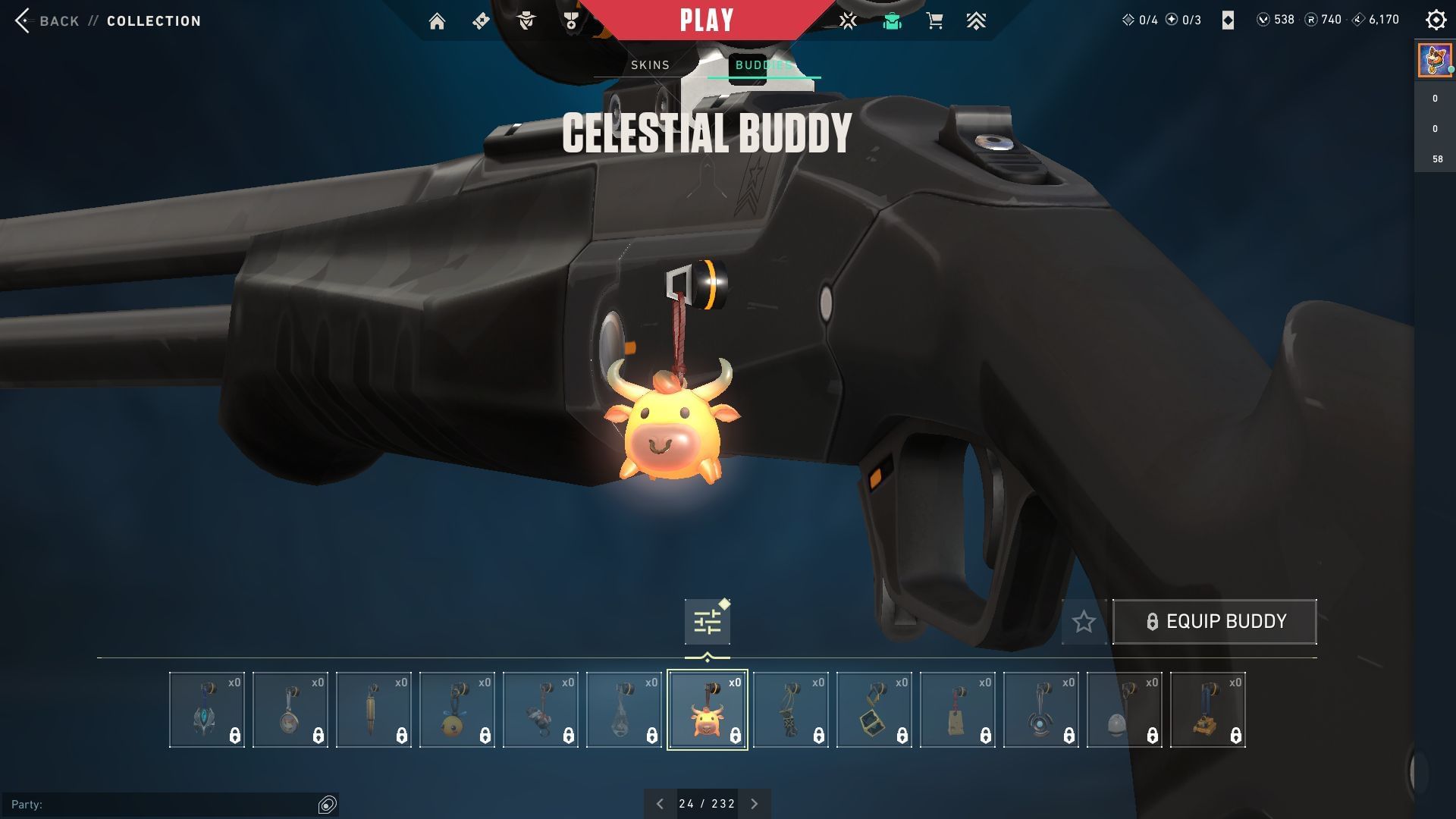Click the PLAY button
This screenshot has width=1456, height=819.
click(707, 19)
